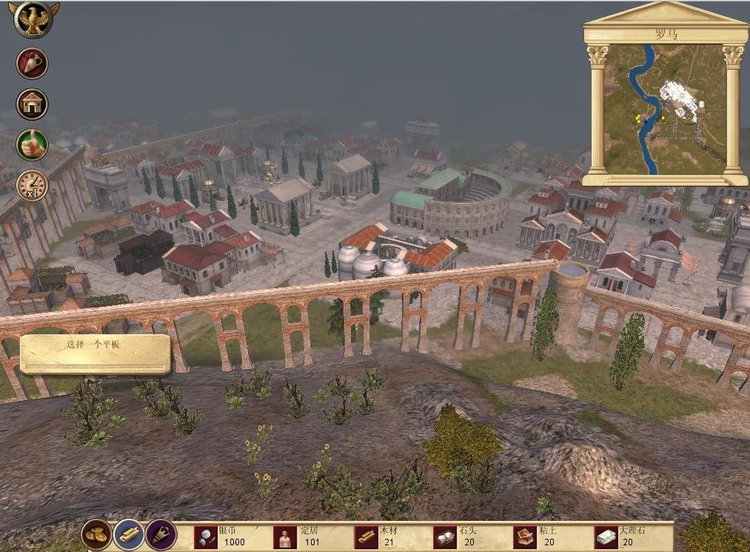This screenshot has width=750, height=552.
Task: Click the Rome minimap
Action: pyautogui.click(x=665, y=109)
